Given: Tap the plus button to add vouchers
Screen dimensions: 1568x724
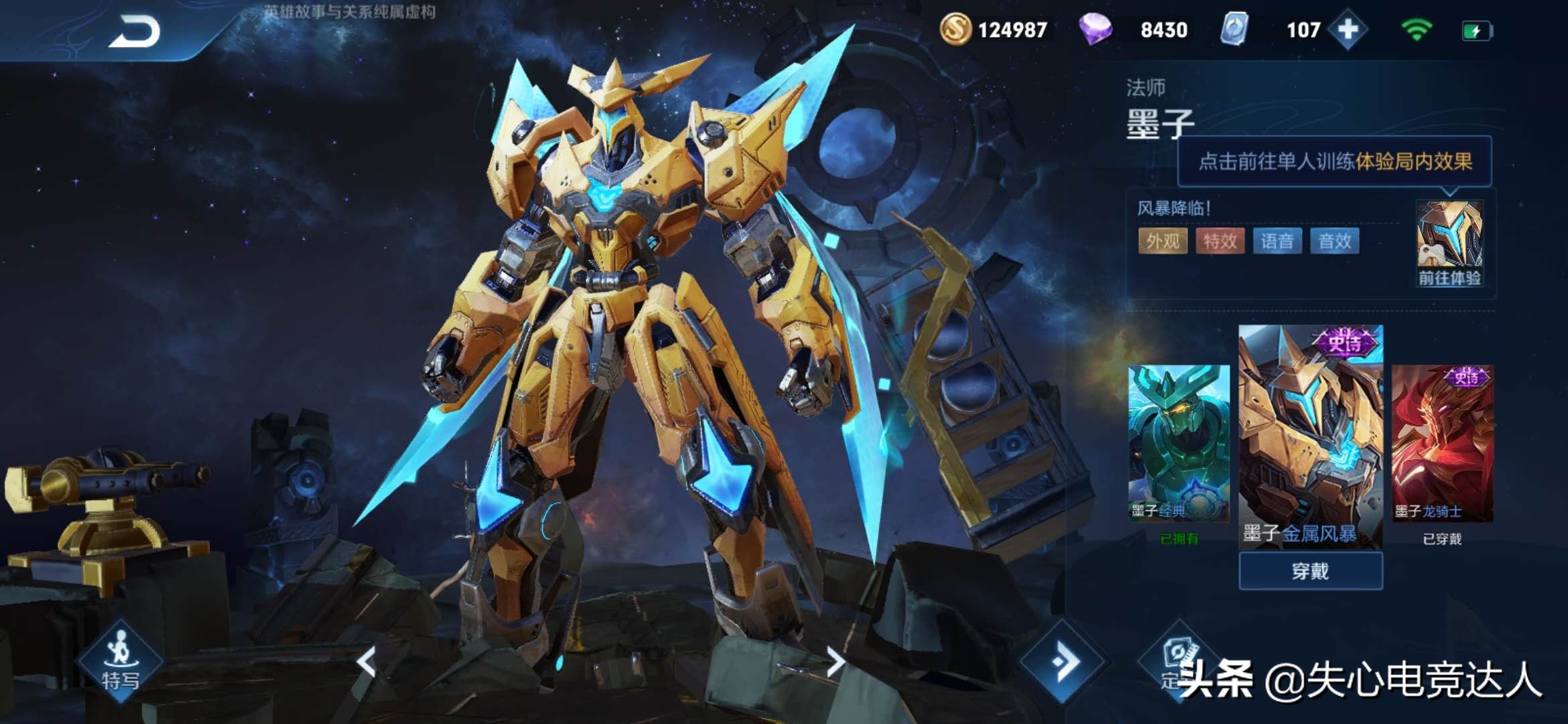Looking at the screenshot, I should click(x=1348, y=29).
